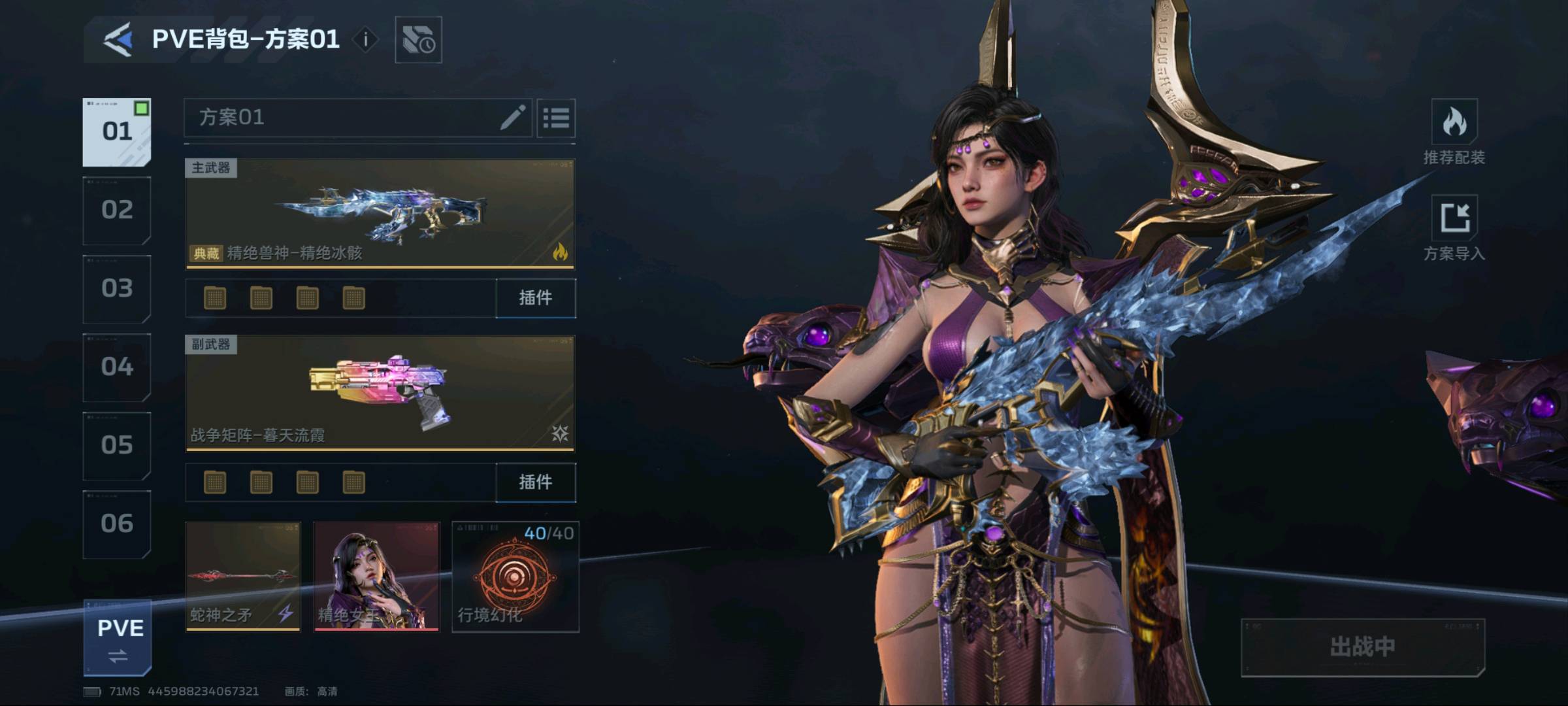The image size is (1568, 706).
Task: Switch to loadout slot 05
Action: click(x=117, y=446)
